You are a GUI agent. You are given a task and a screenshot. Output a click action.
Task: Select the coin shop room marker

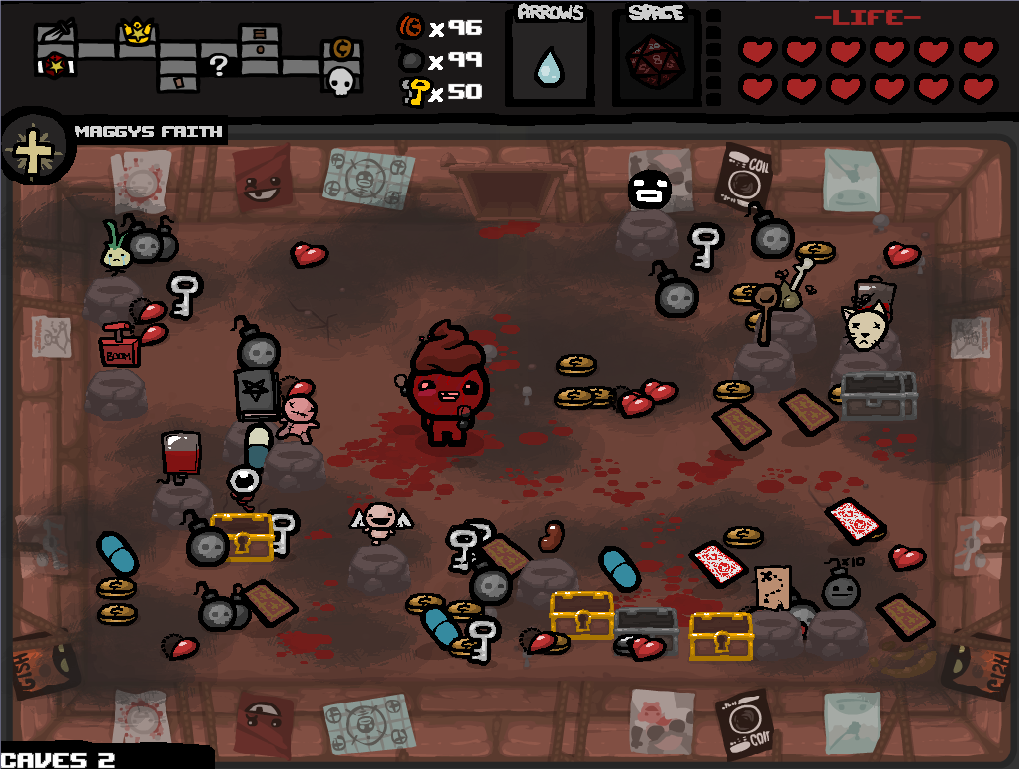(340, 49)
